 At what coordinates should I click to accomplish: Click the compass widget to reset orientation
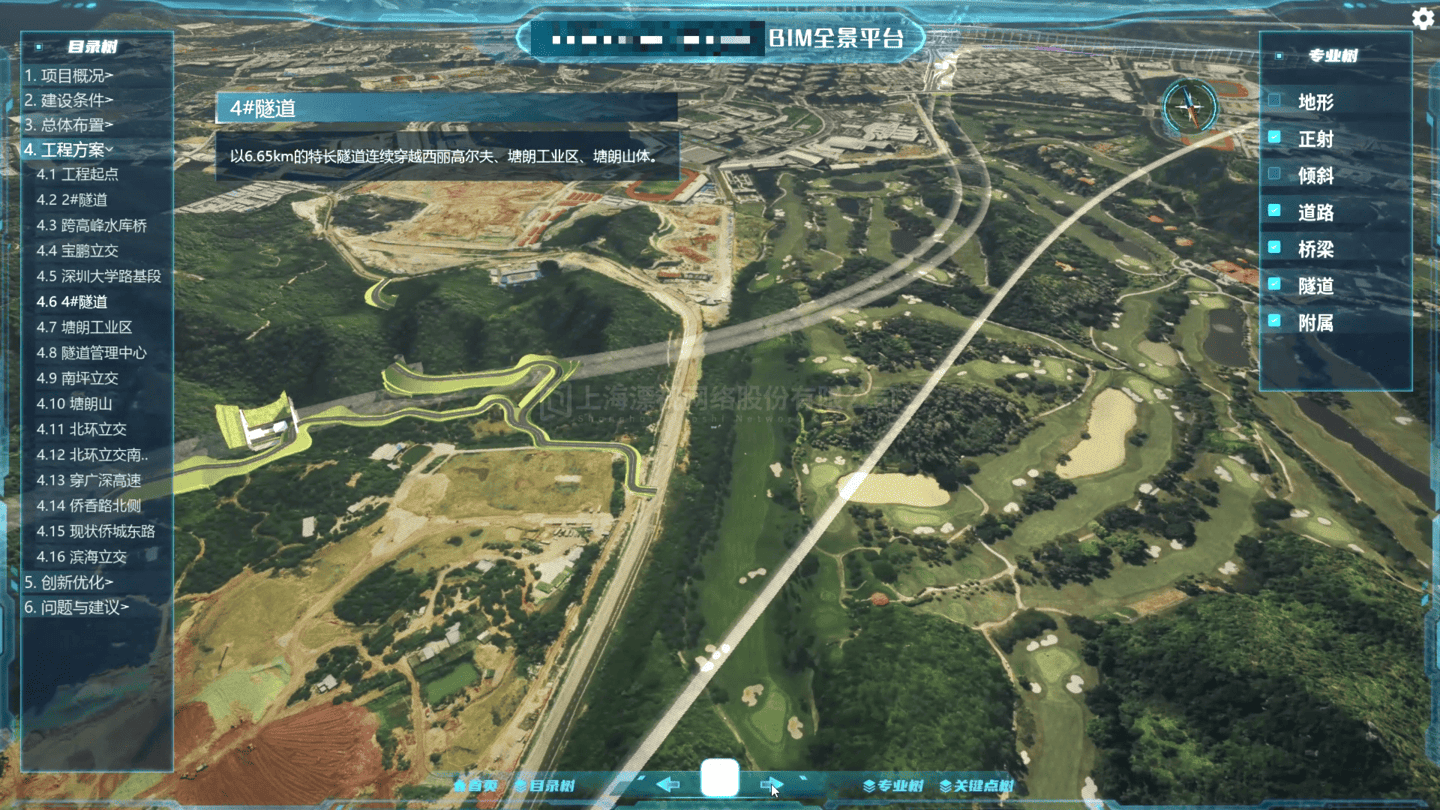click(1188, 105)
